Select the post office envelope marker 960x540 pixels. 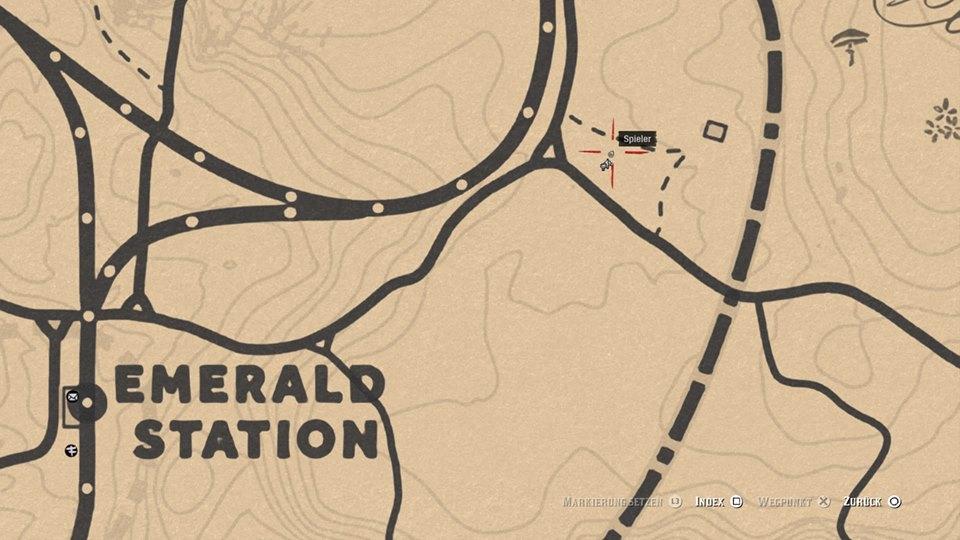click(72, 397)
